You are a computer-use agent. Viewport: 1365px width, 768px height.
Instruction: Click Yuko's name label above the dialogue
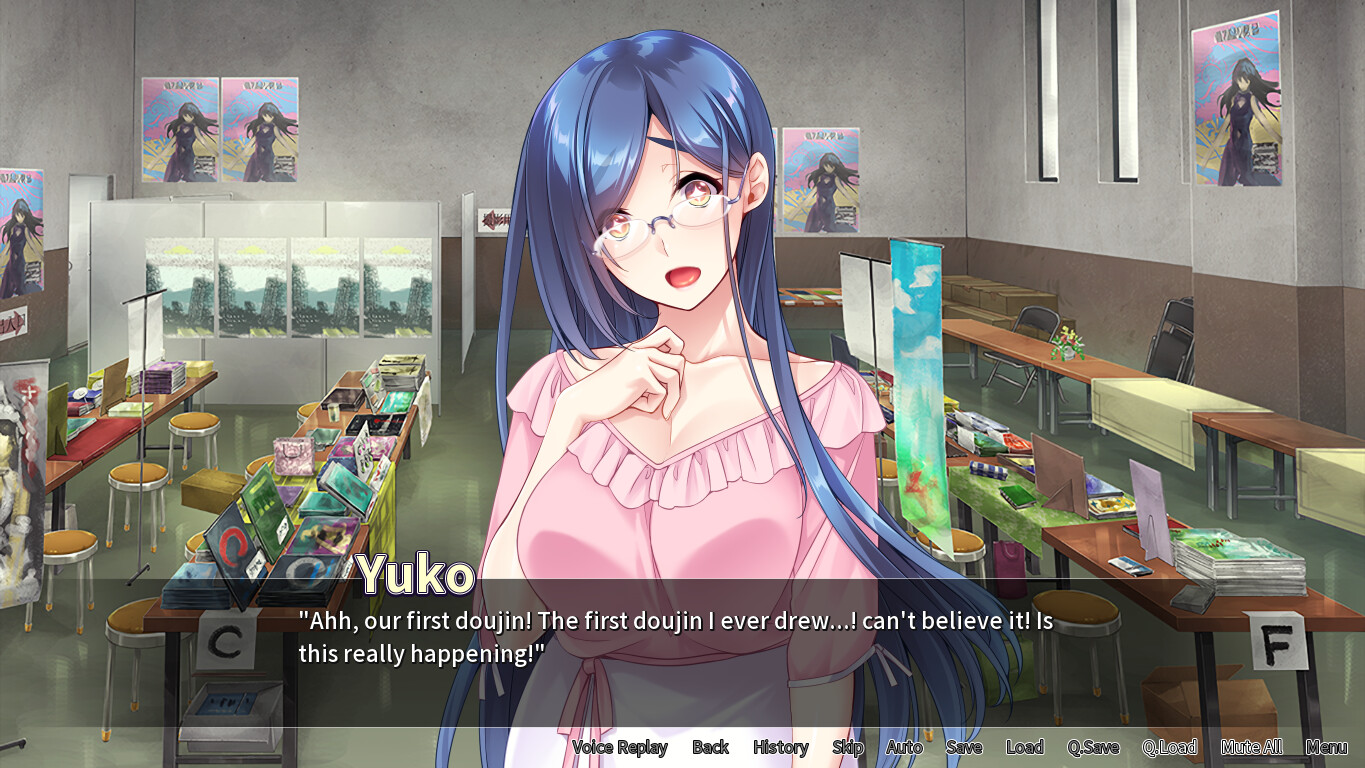pos(413,572)
